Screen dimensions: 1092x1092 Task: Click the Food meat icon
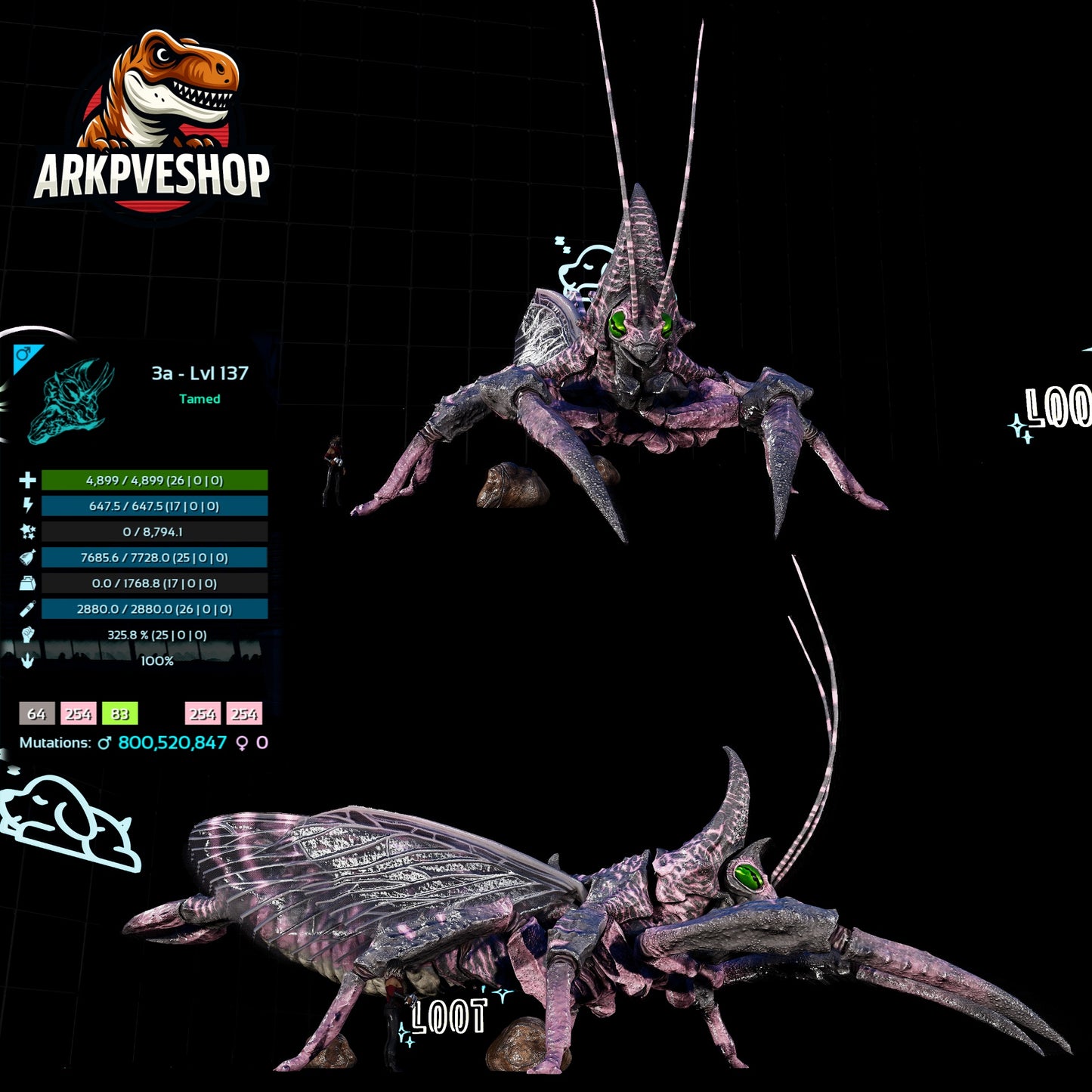tap(26, 558)
